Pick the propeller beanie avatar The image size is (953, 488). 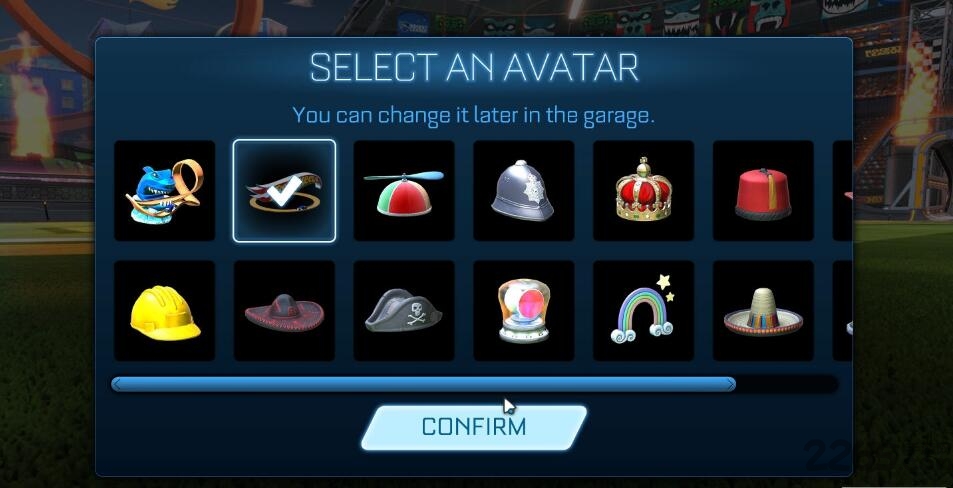coord(404,190)
